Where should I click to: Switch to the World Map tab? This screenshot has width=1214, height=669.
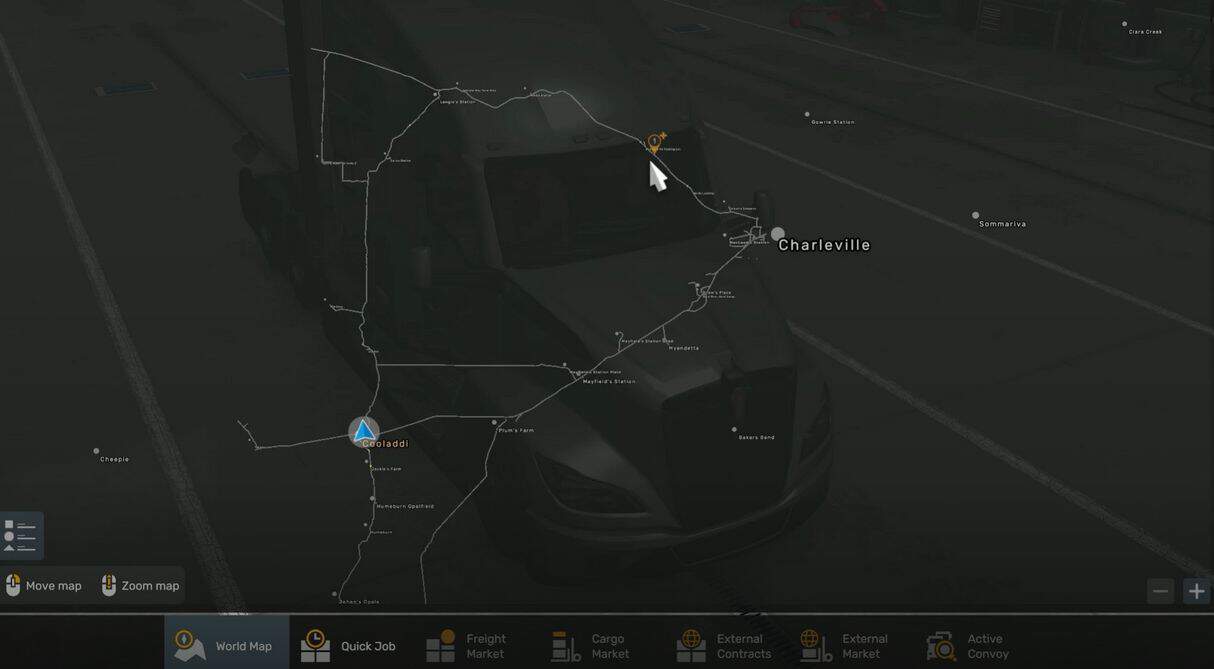click(226, 645)
